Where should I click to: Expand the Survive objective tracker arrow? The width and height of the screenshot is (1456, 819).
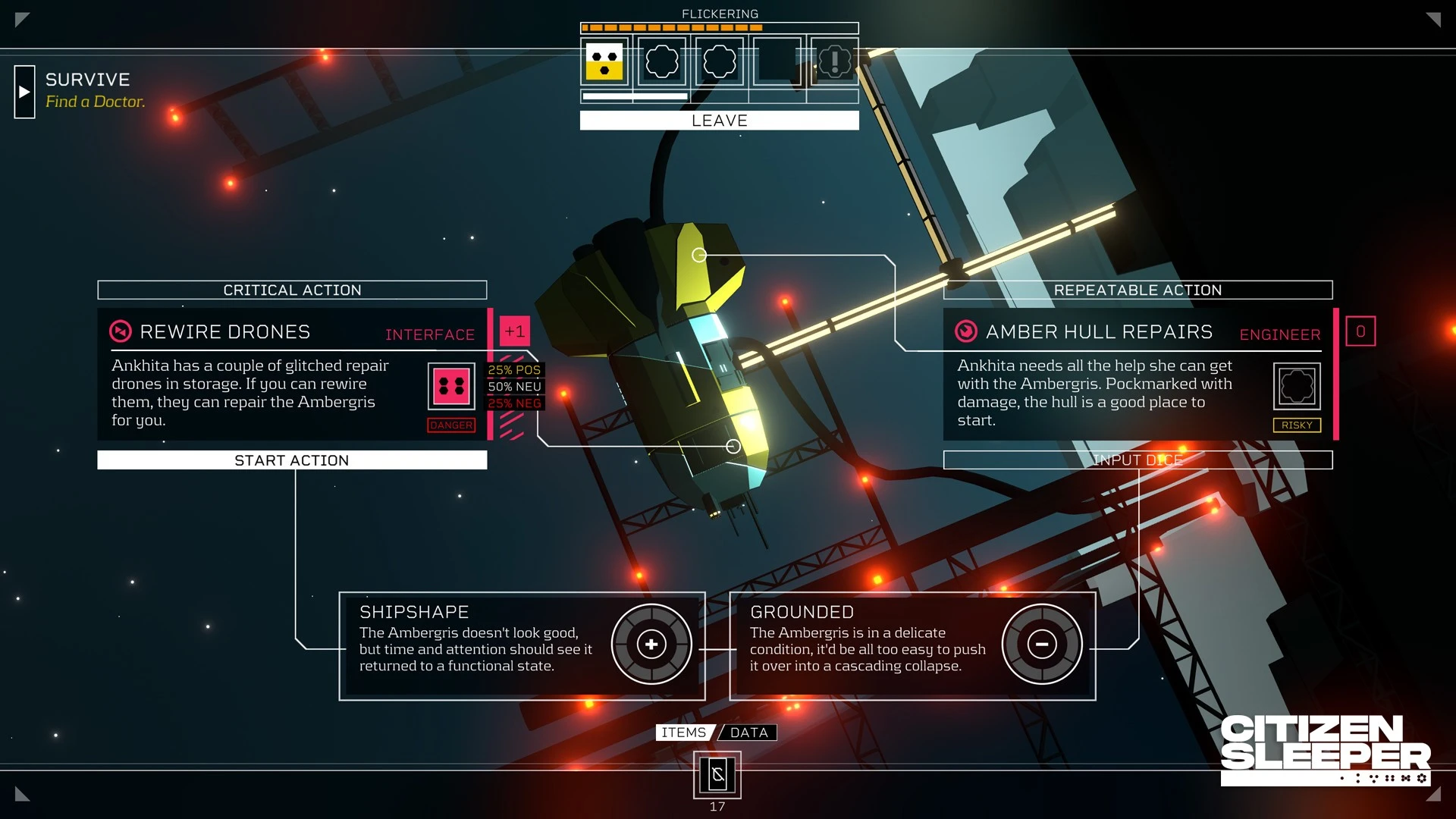[x=24, y=92]
